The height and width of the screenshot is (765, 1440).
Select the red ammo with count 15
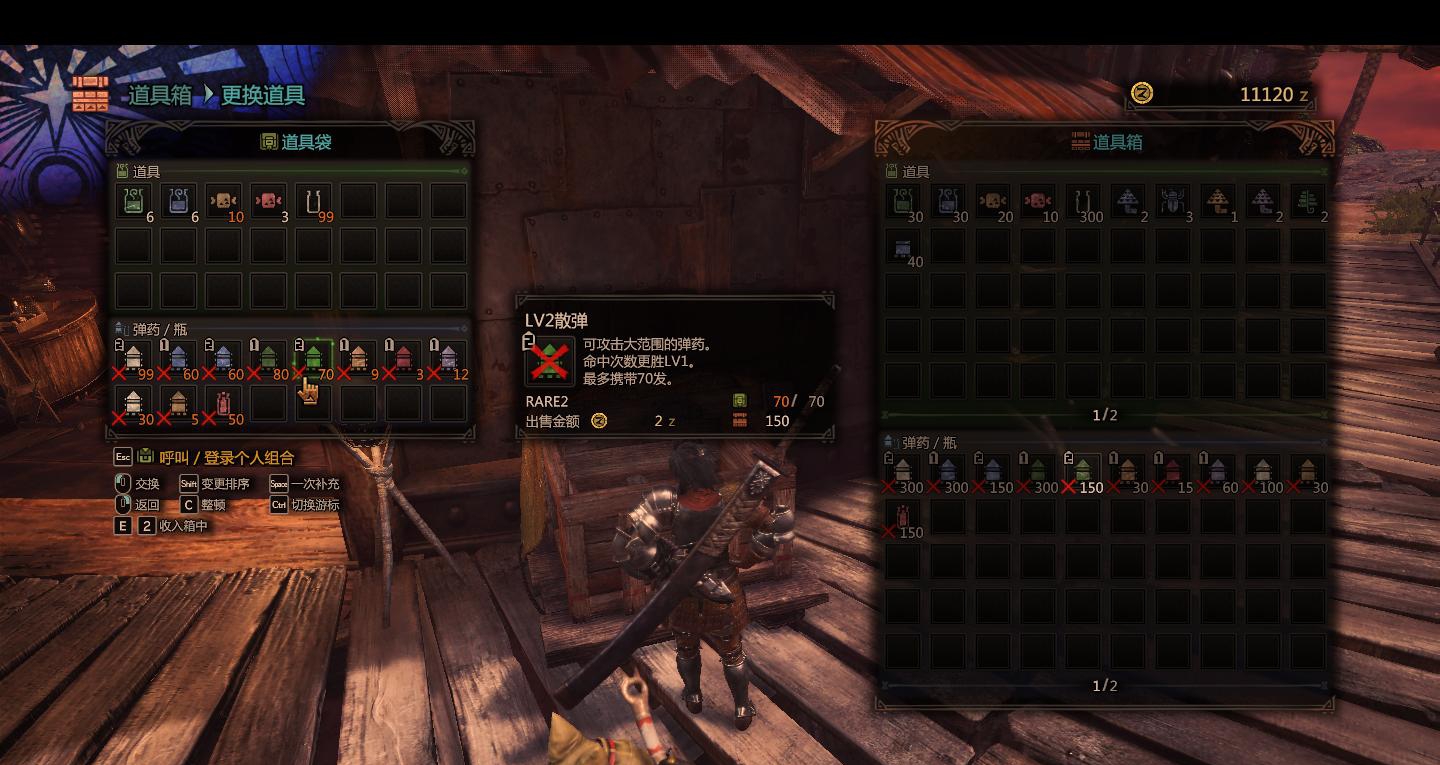[1173, 470]
